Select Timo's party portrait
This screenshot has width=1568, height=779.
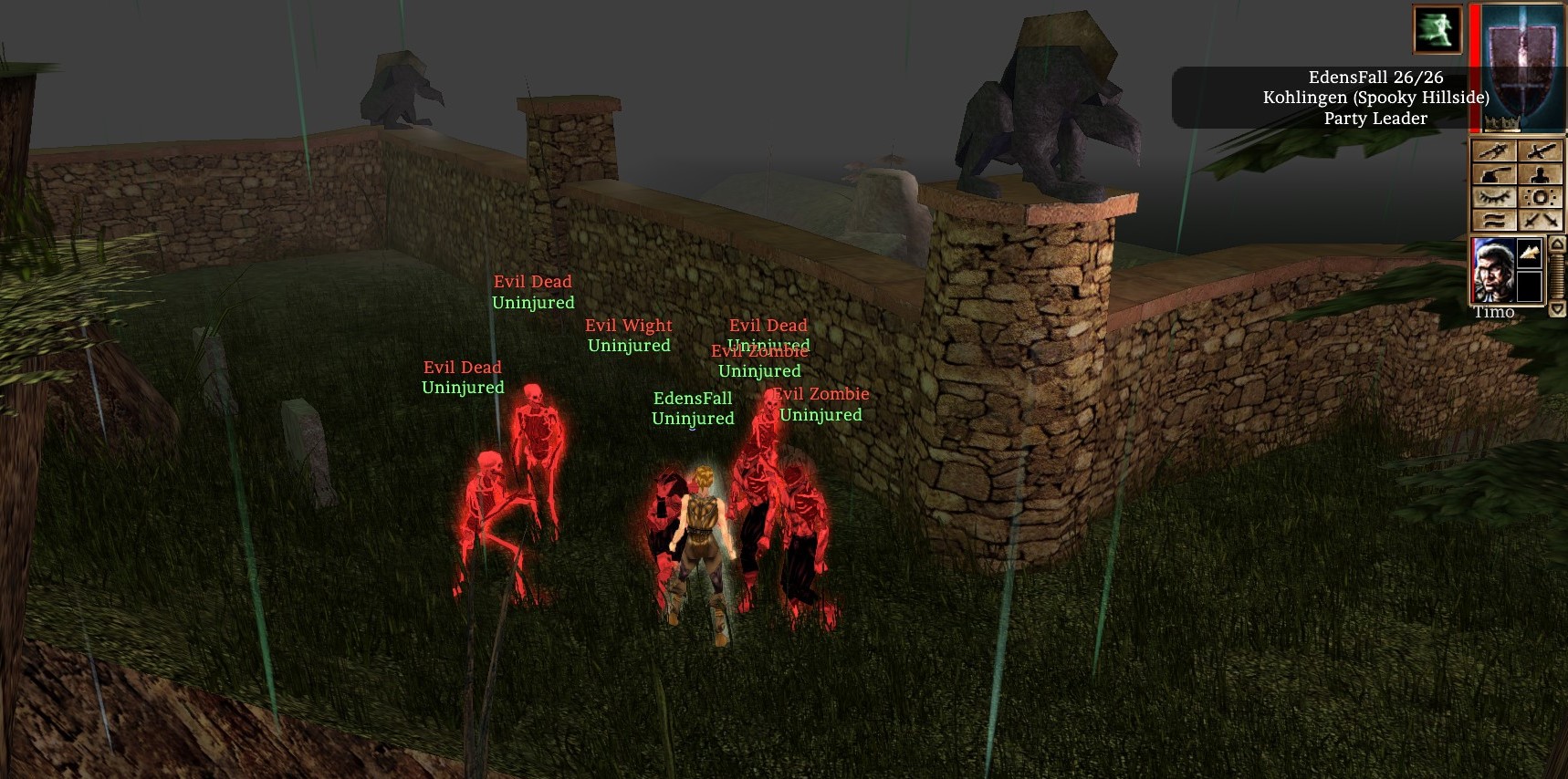point(1493,270)
